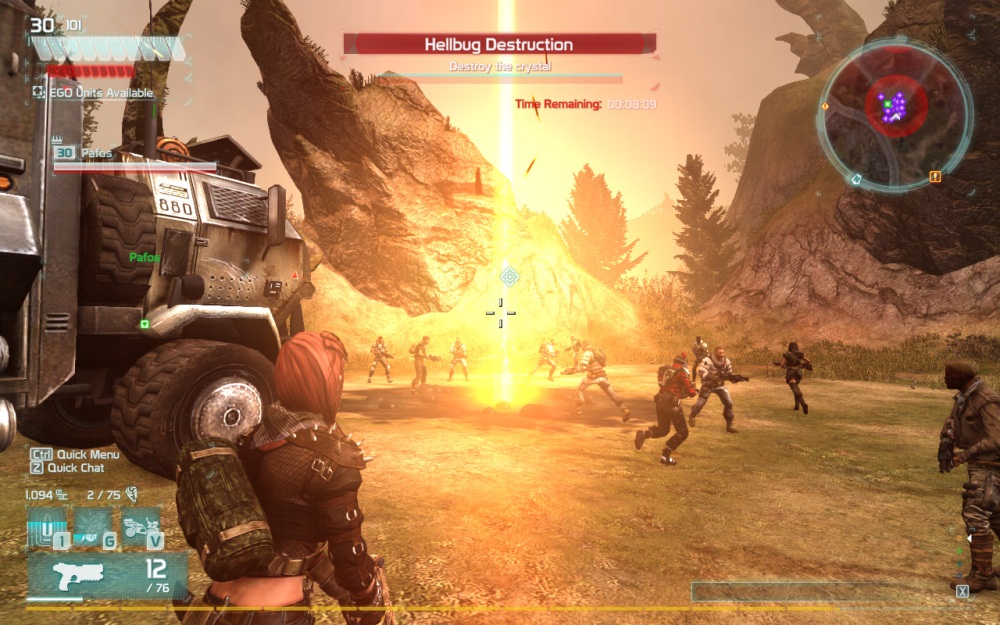This screenshot has width=1000, height=625.
Task: Click the orange exclamation marker on minimap
Action: [x=935, y=177]
